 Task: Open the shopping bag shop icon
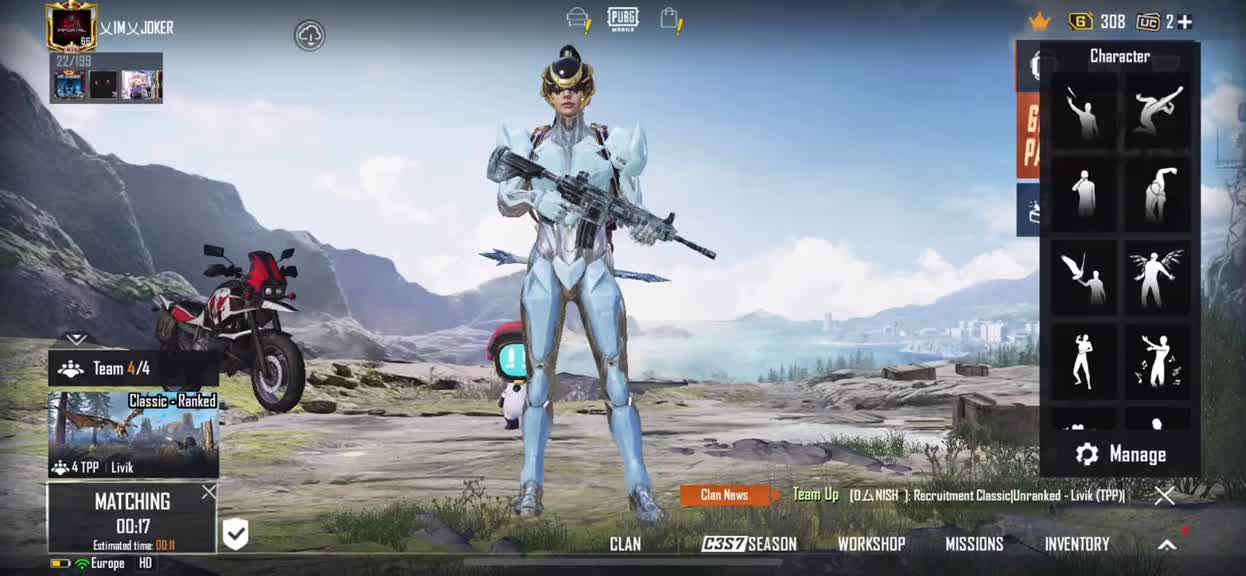(x=670, y=19)
